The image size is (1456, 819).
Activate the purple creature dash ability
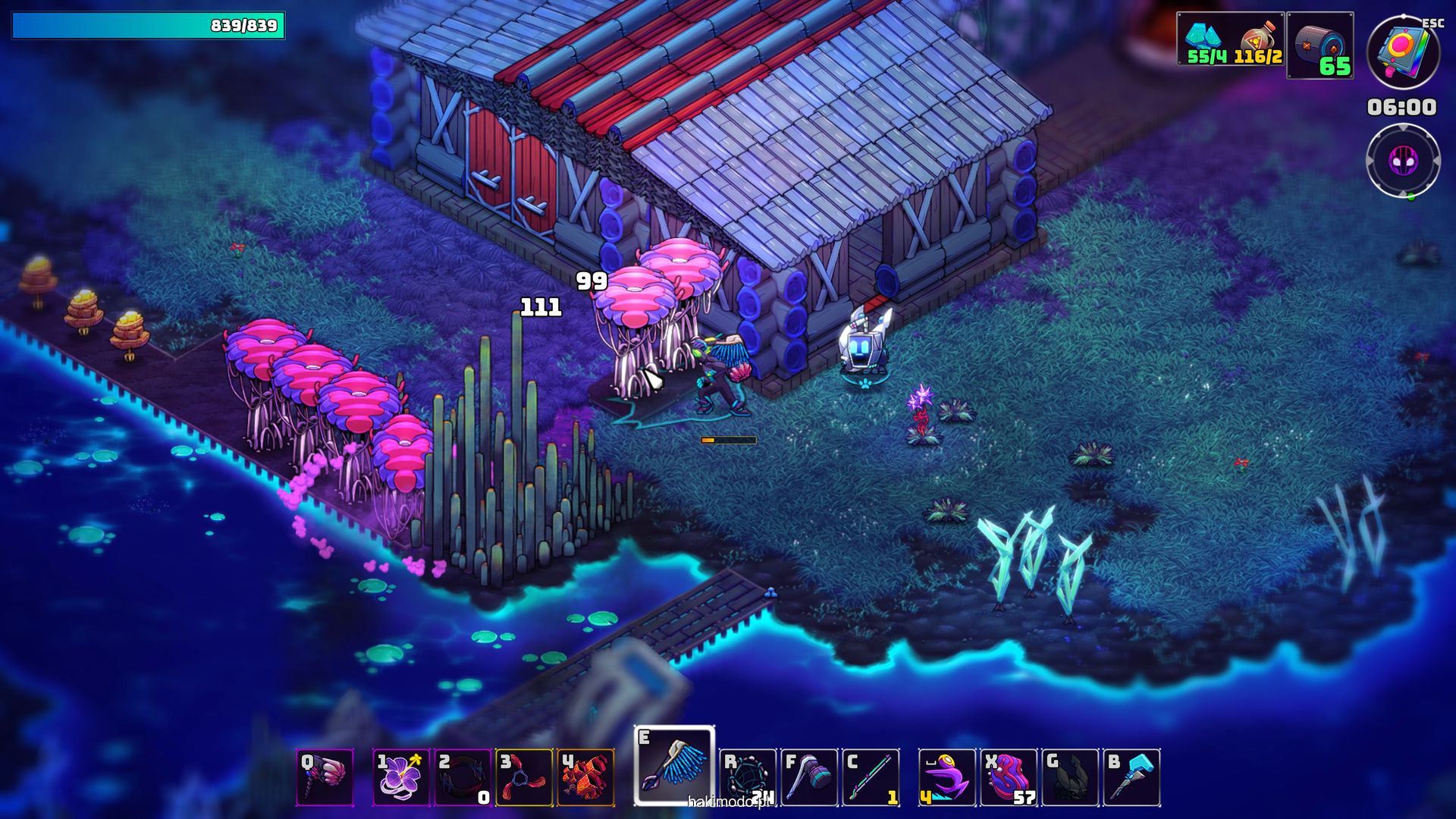(946, 777)
